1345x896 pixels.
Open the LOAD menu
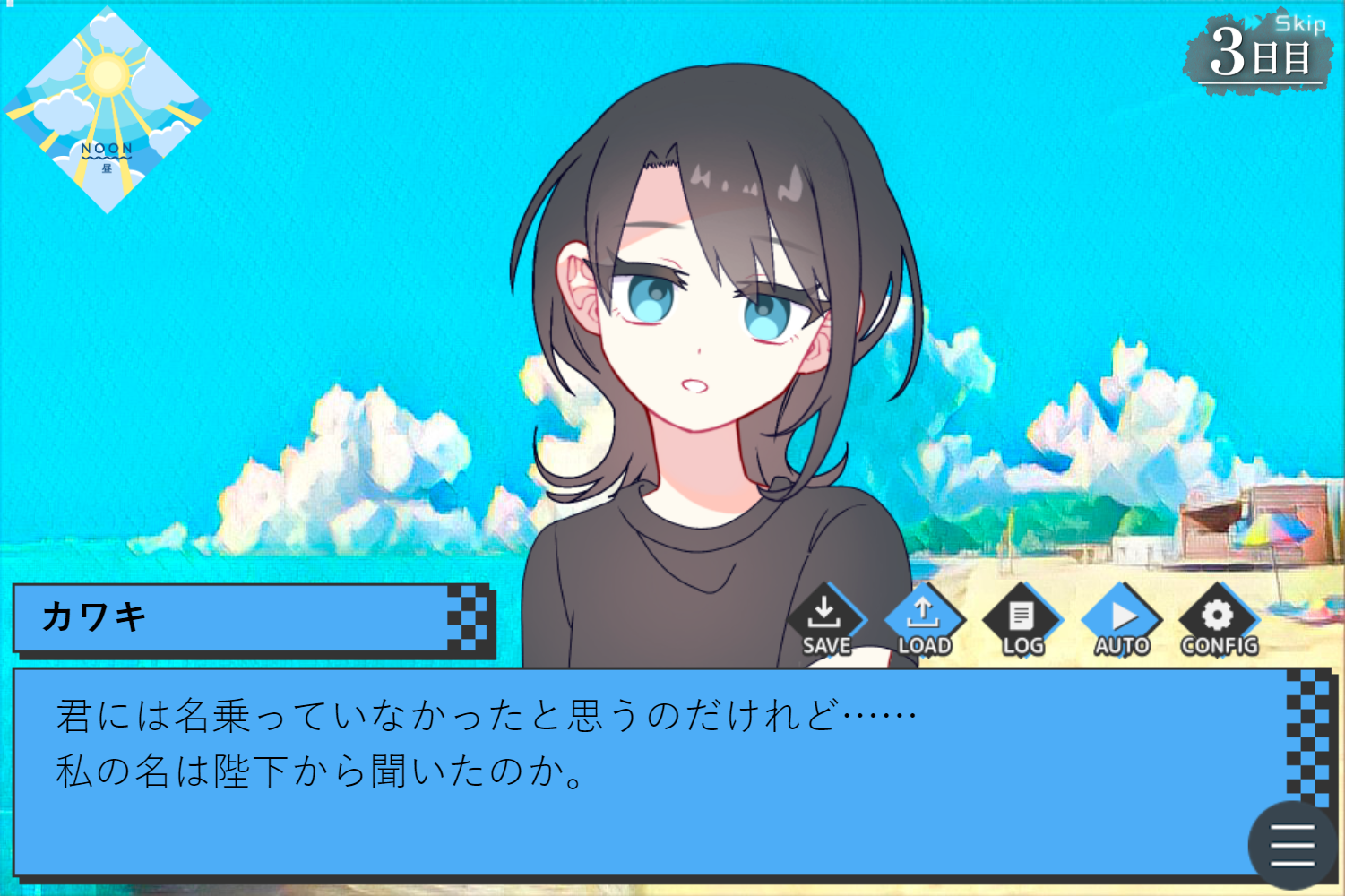point(924,621)
